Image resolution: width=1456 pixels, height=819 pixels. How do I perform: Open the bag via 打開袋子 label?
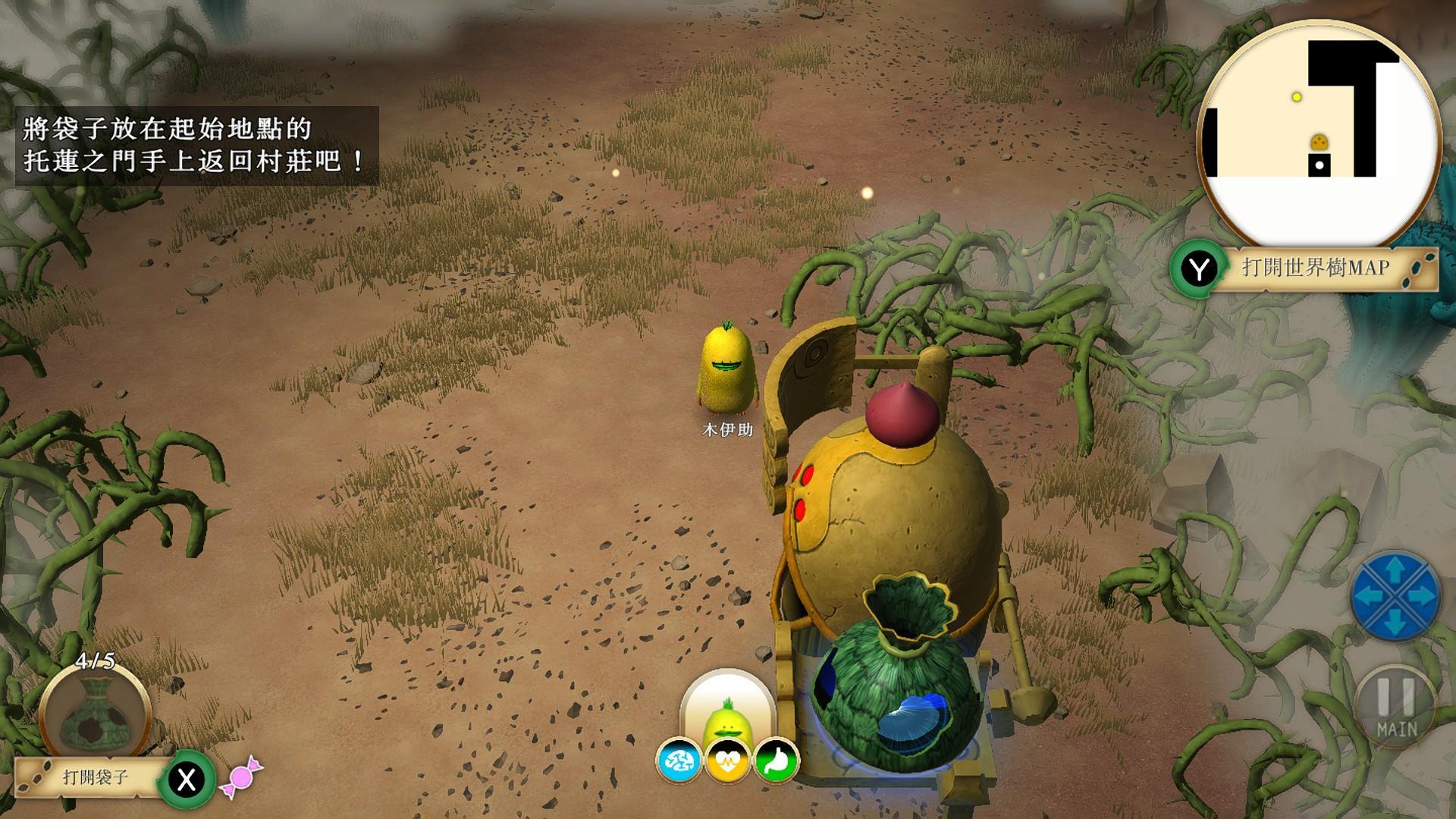click(96, 777)
